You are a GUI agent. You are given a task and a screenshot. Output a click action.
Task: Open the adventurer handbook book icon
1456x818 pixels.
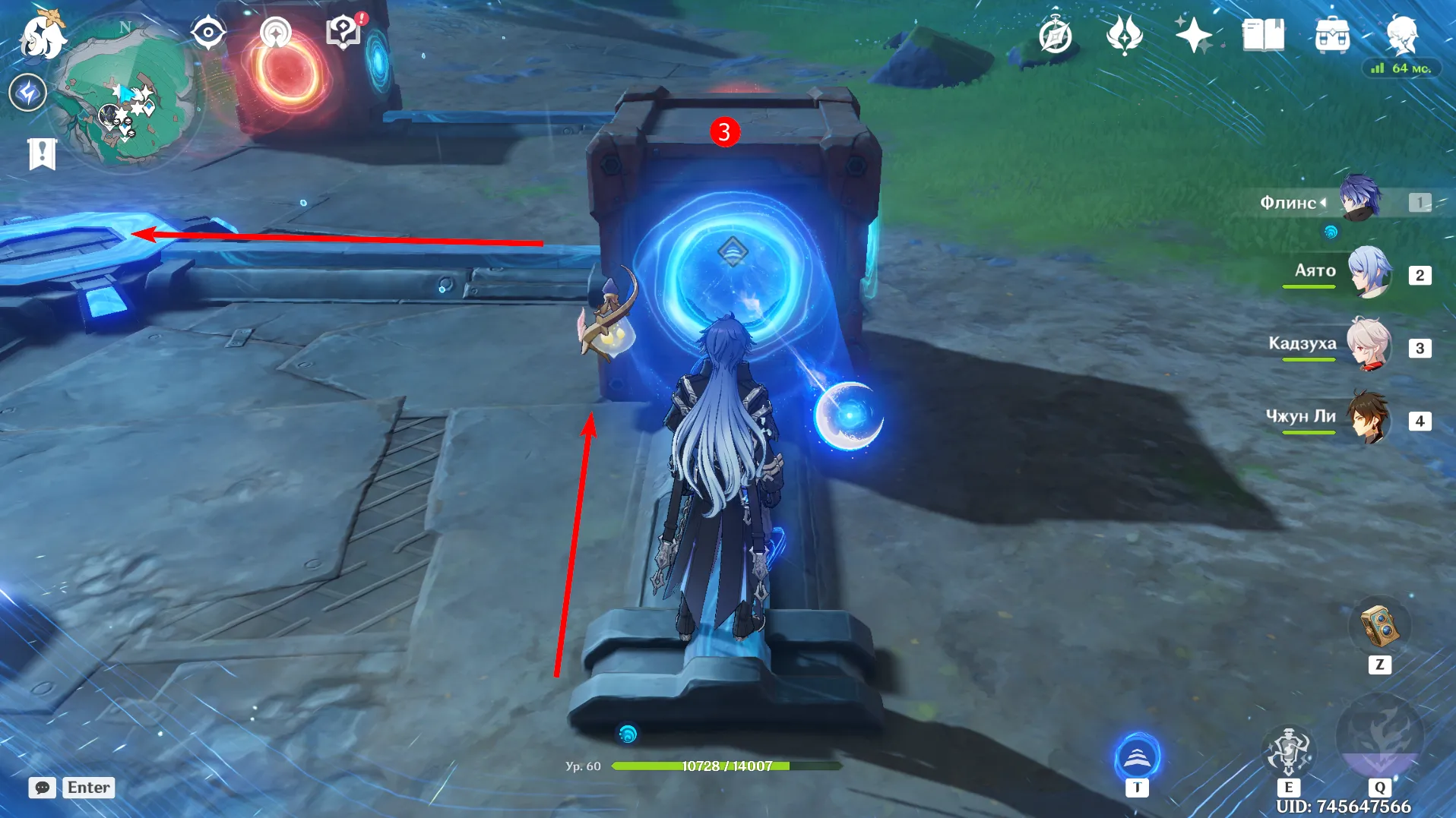pyautogui.click(x=1262, y=36)
